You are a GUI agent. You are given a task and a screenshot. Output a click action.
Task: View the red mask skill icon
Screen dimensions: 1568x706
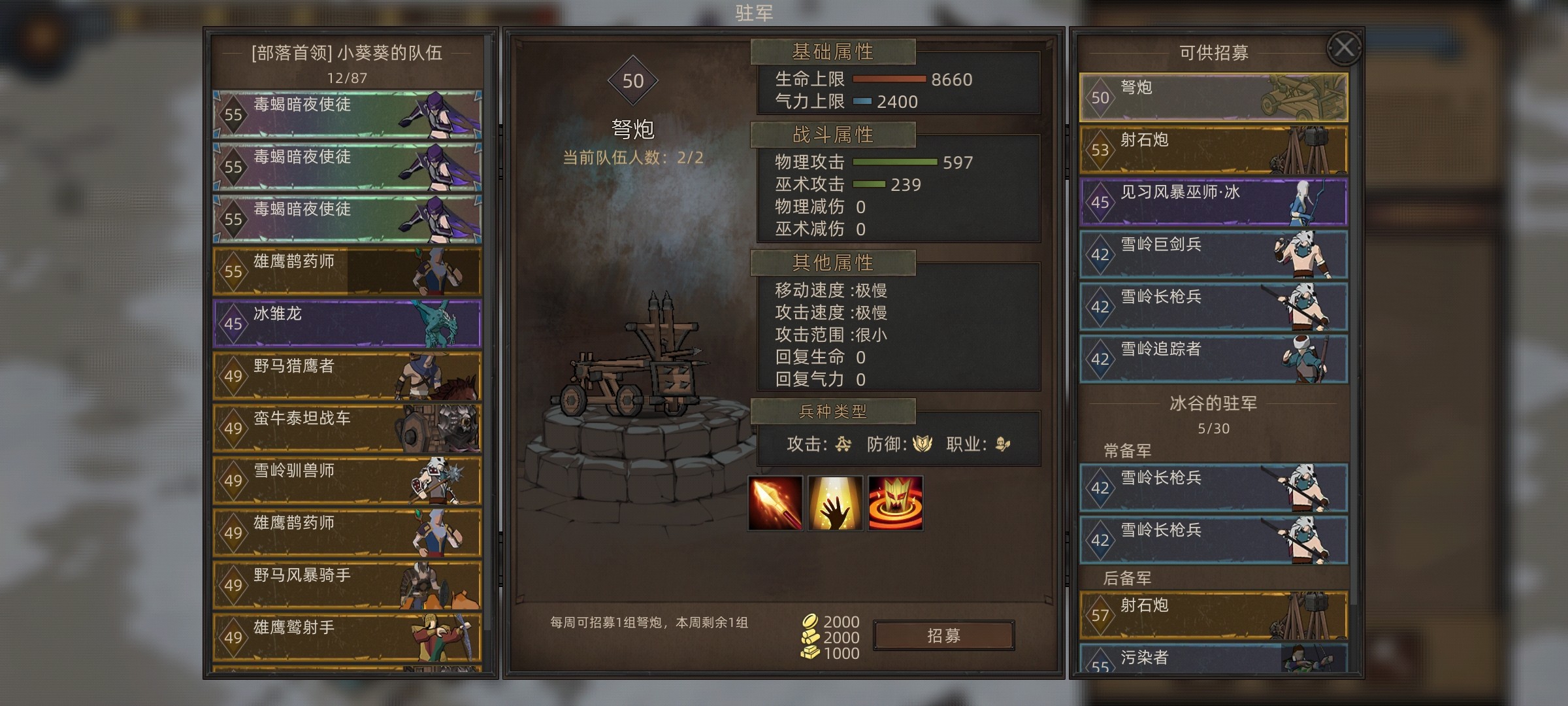click(x=896, y=503)
